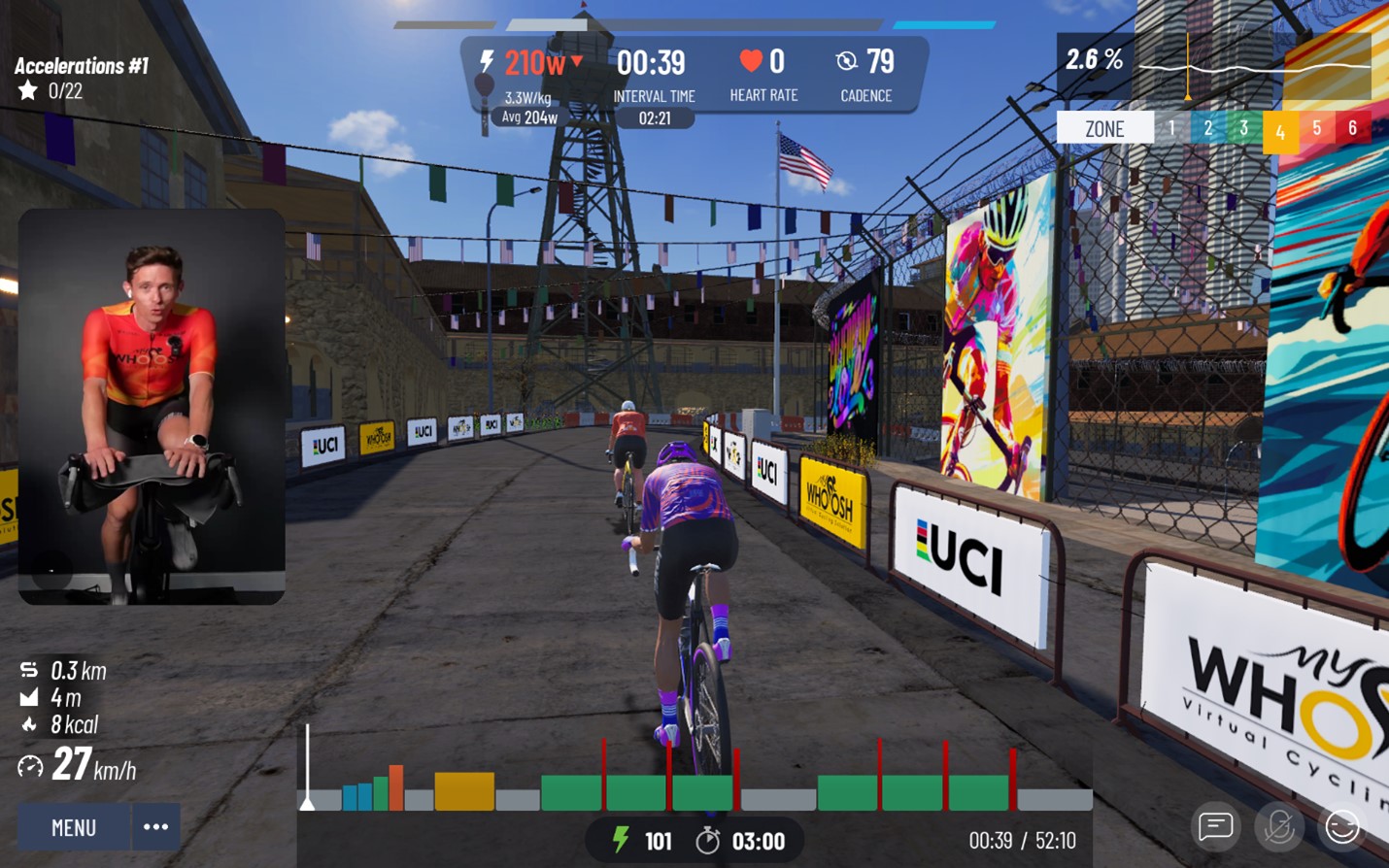The height and width of the screenshot is (868, 1389).
Task: Click the Accelerations #1 star tracker
Action: [x=29, y=91]
